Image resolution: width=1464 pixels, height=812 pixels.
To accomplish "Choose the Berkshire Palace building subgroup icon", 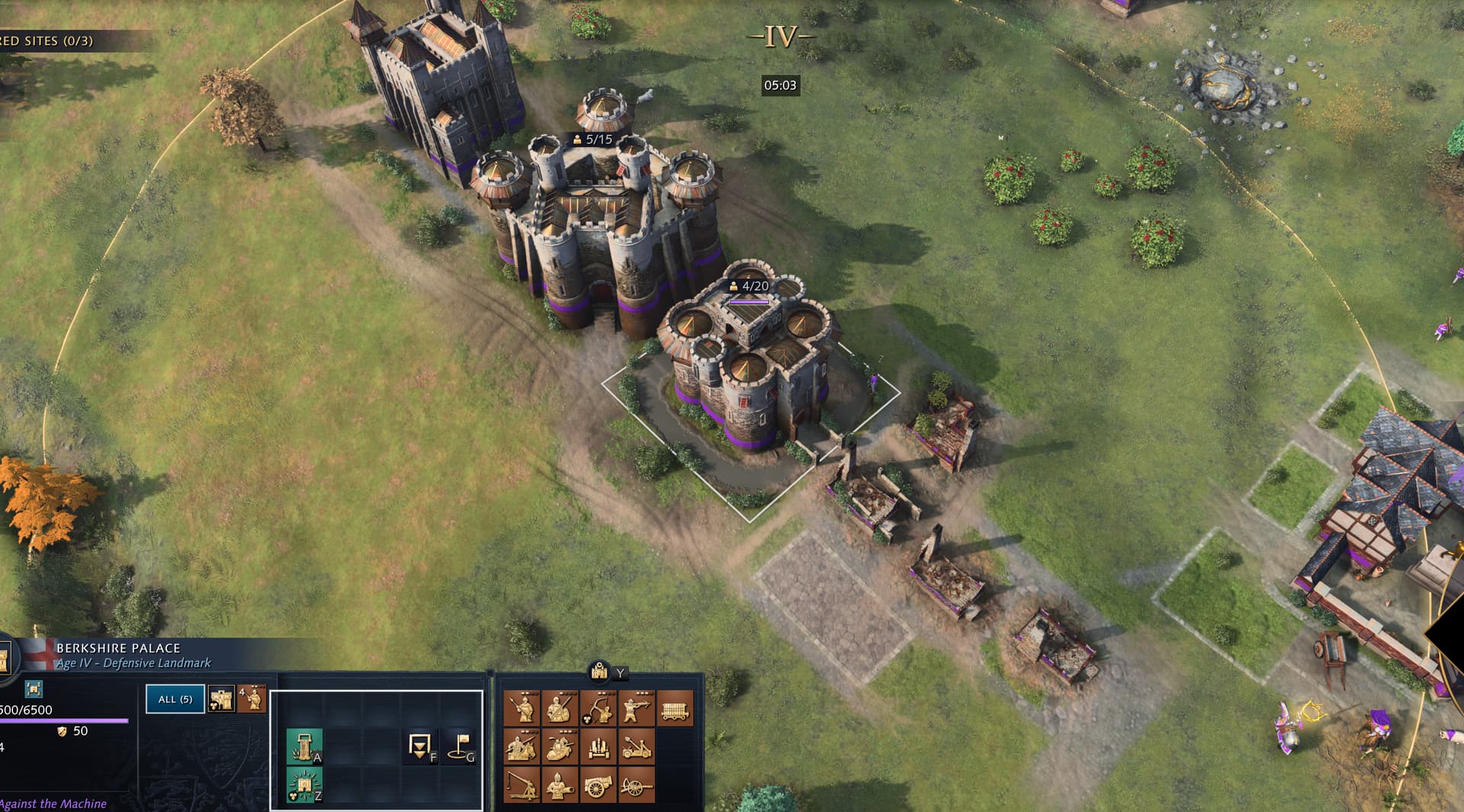I will click(221, 699).
